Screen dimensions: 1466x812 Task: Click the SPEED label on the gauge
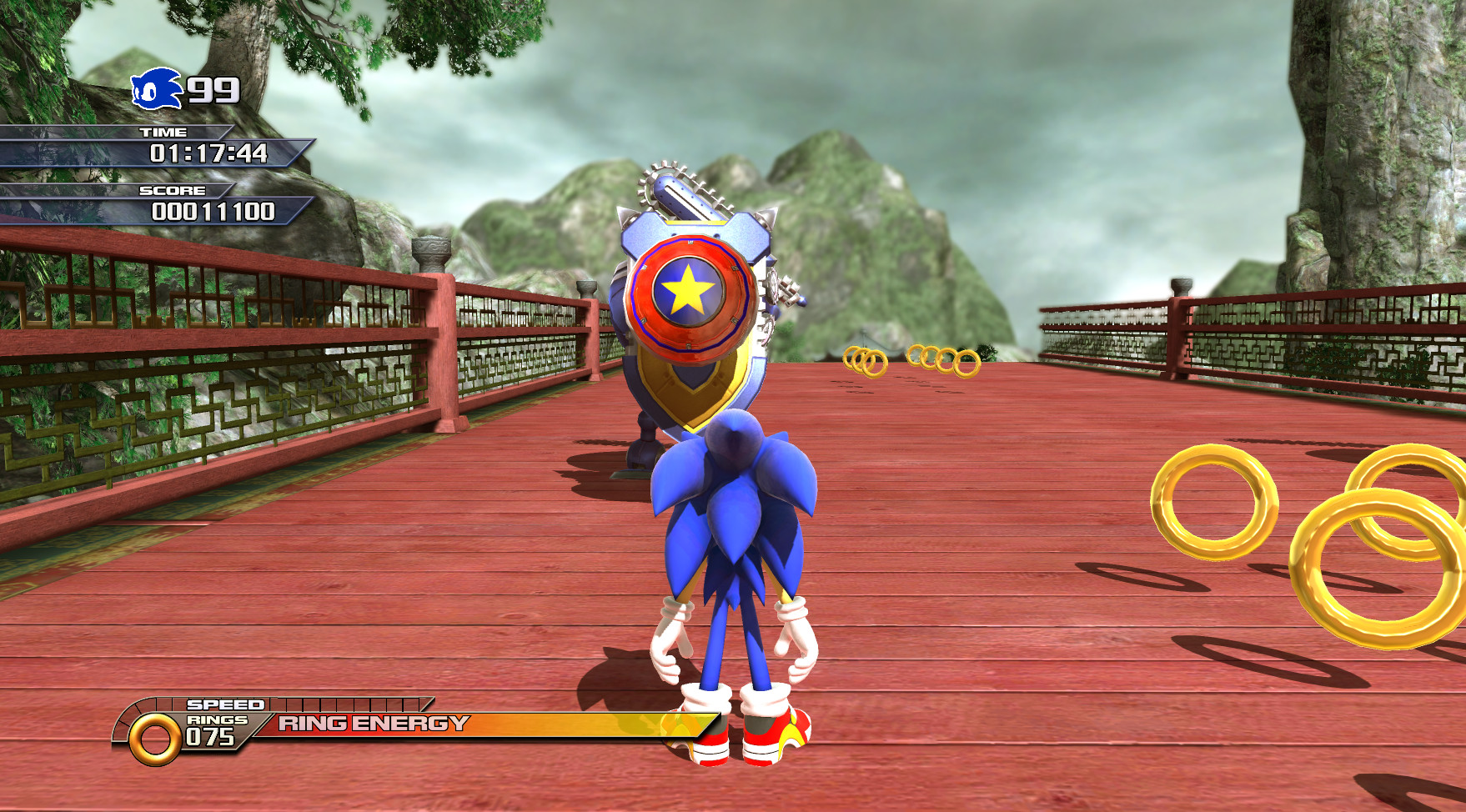tap(225, 706)
